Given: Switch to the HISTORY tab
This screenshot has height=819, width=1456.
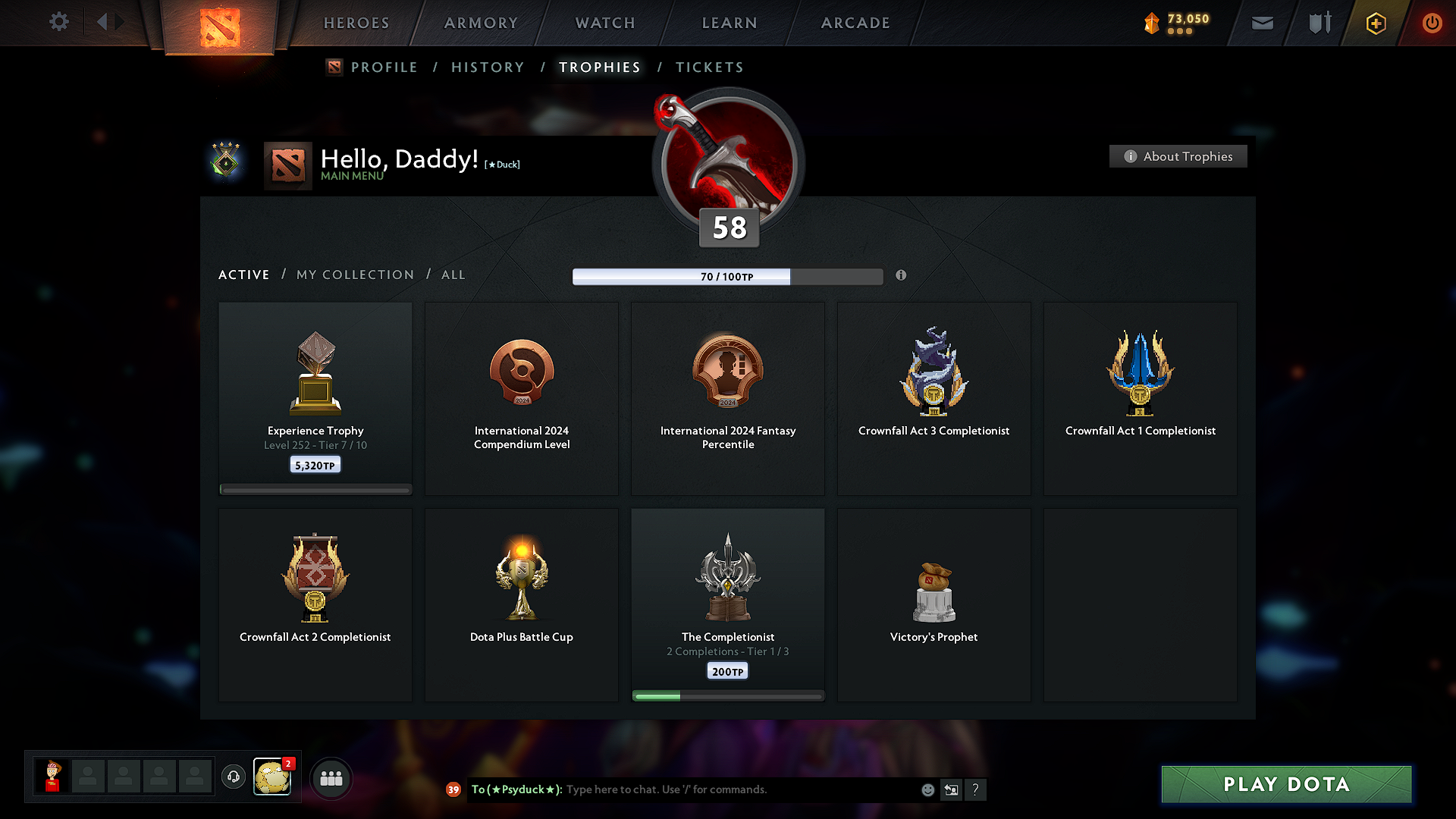Looking at the screenshot, I should tap(488, 67).
